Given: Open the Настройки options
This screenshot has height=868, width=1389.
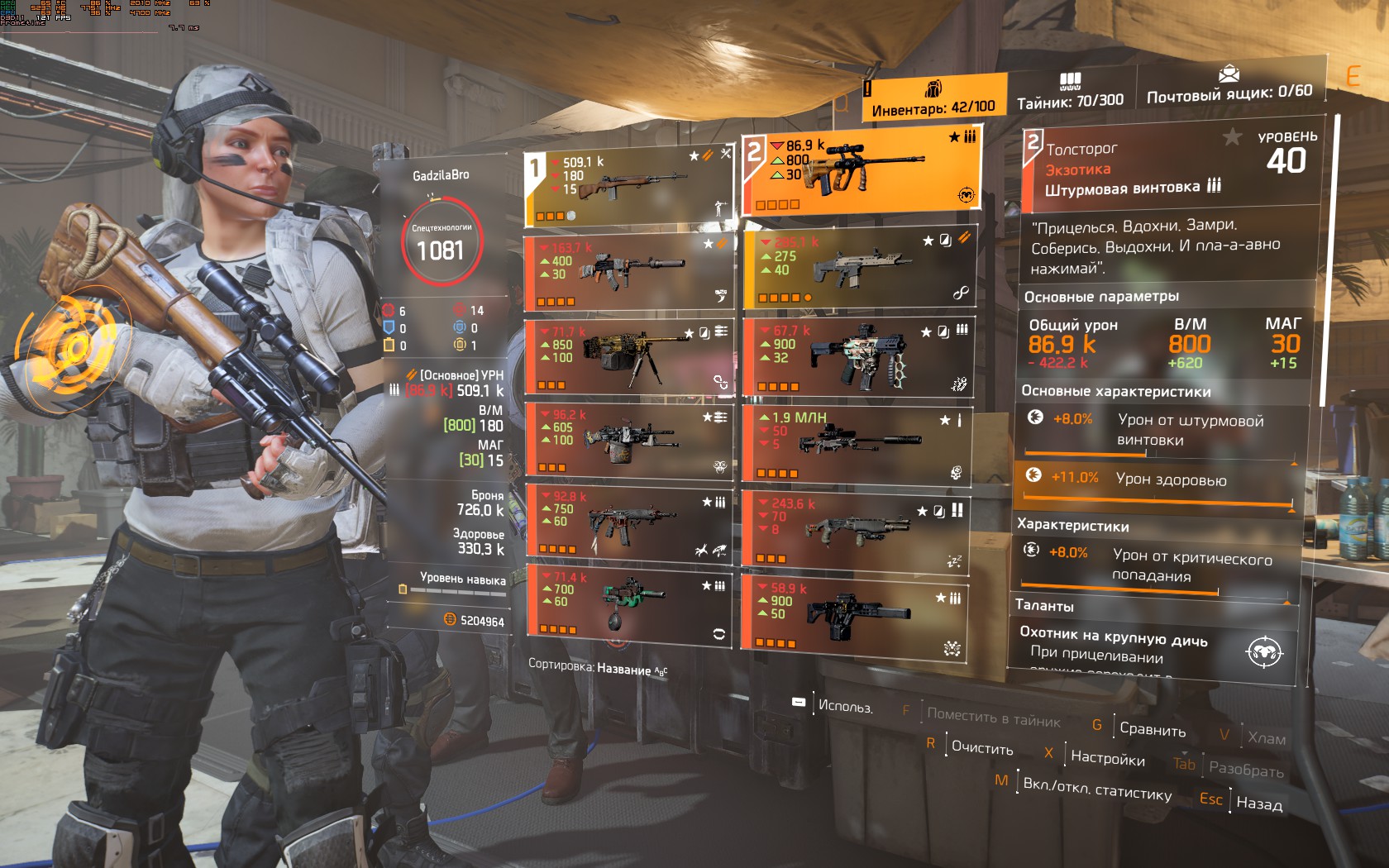Looking at the screenshot, I should (1107, 757).
